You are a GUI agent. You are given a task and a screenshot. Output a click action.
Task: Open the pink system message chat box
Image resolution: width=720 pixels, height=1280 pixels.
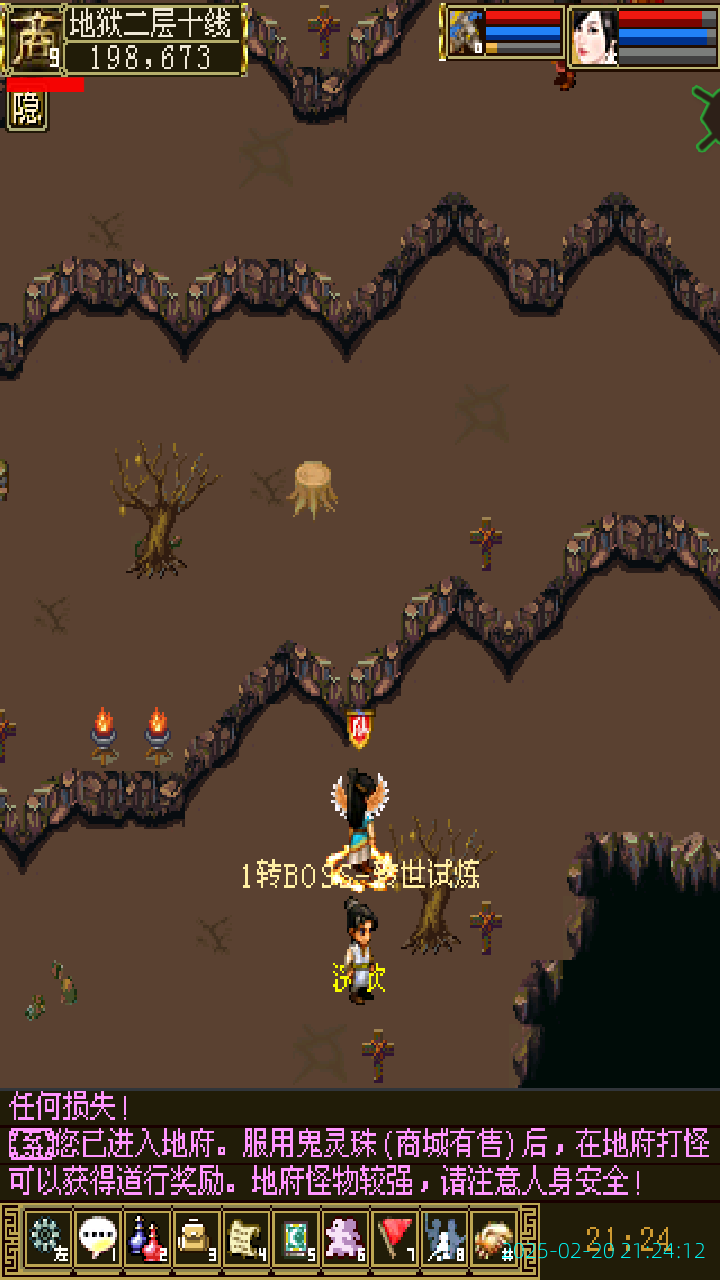(x=360, y=1145)
